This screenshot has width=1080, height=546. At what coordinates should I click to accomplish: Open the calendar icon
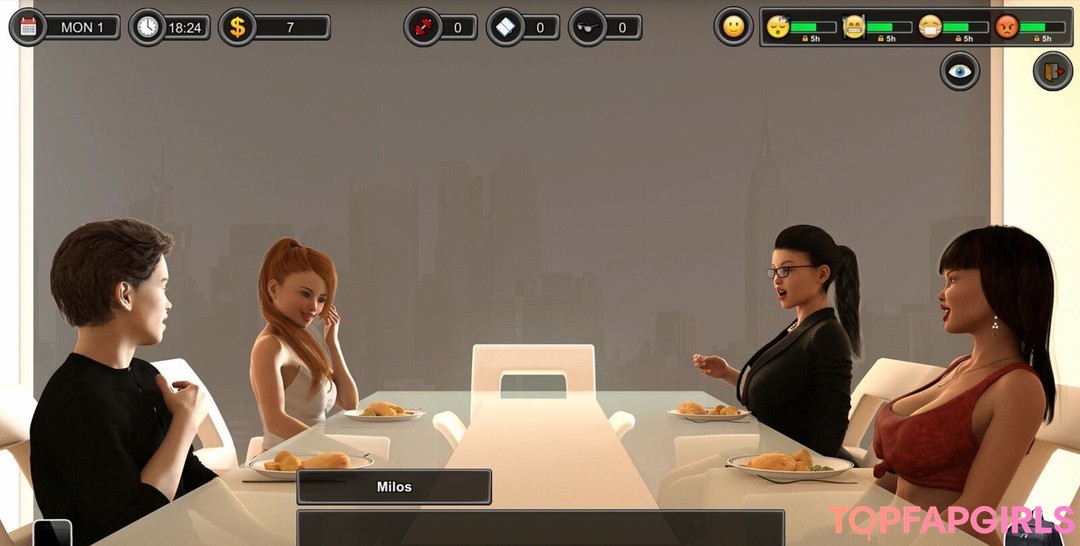coord(28,27)
